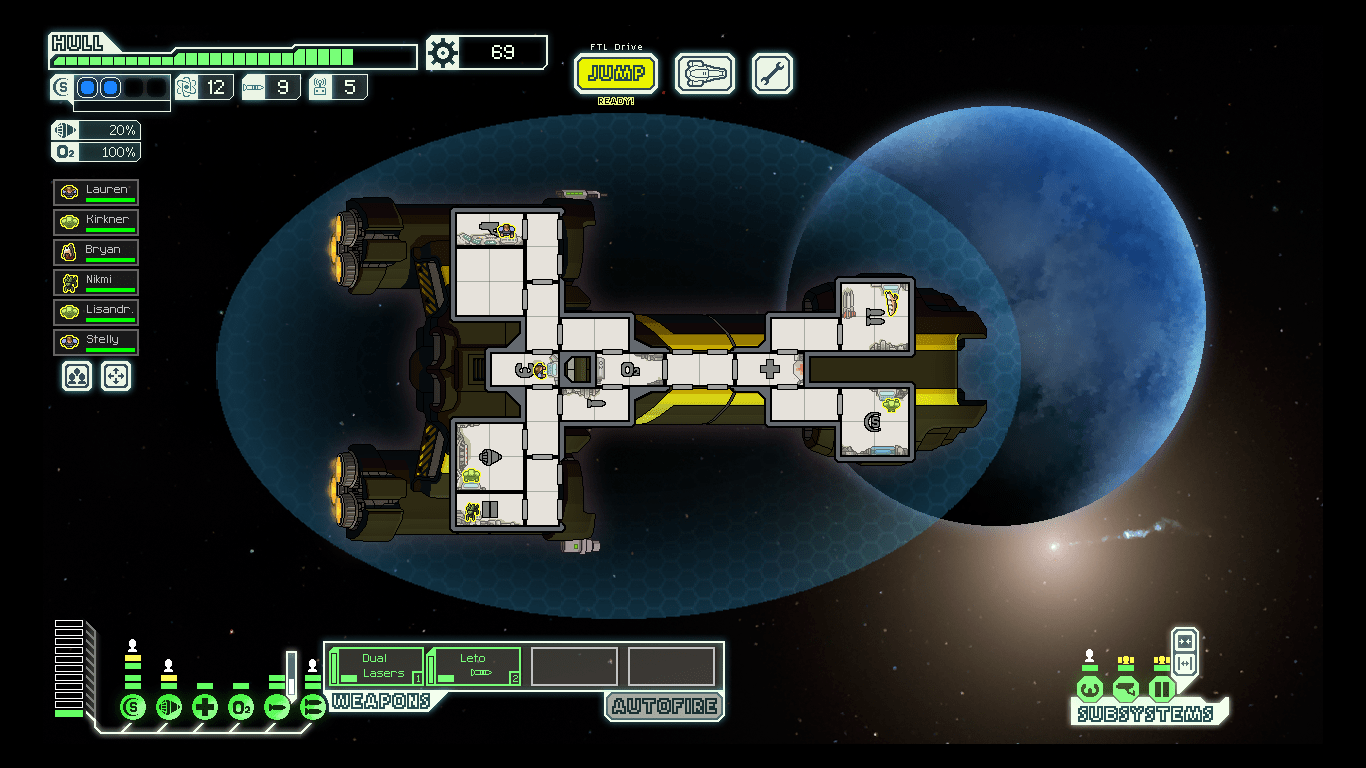Viewport: 1366px width, 768px height.
Task: Select Dual Lasers in weapon slot 1
Action: [x=375, y=665]
